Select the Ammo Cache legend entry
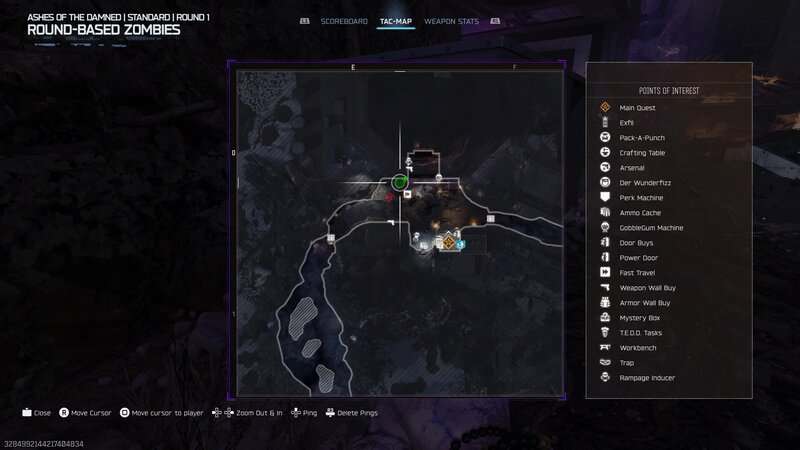800x450 pixels. coord(640,213)
